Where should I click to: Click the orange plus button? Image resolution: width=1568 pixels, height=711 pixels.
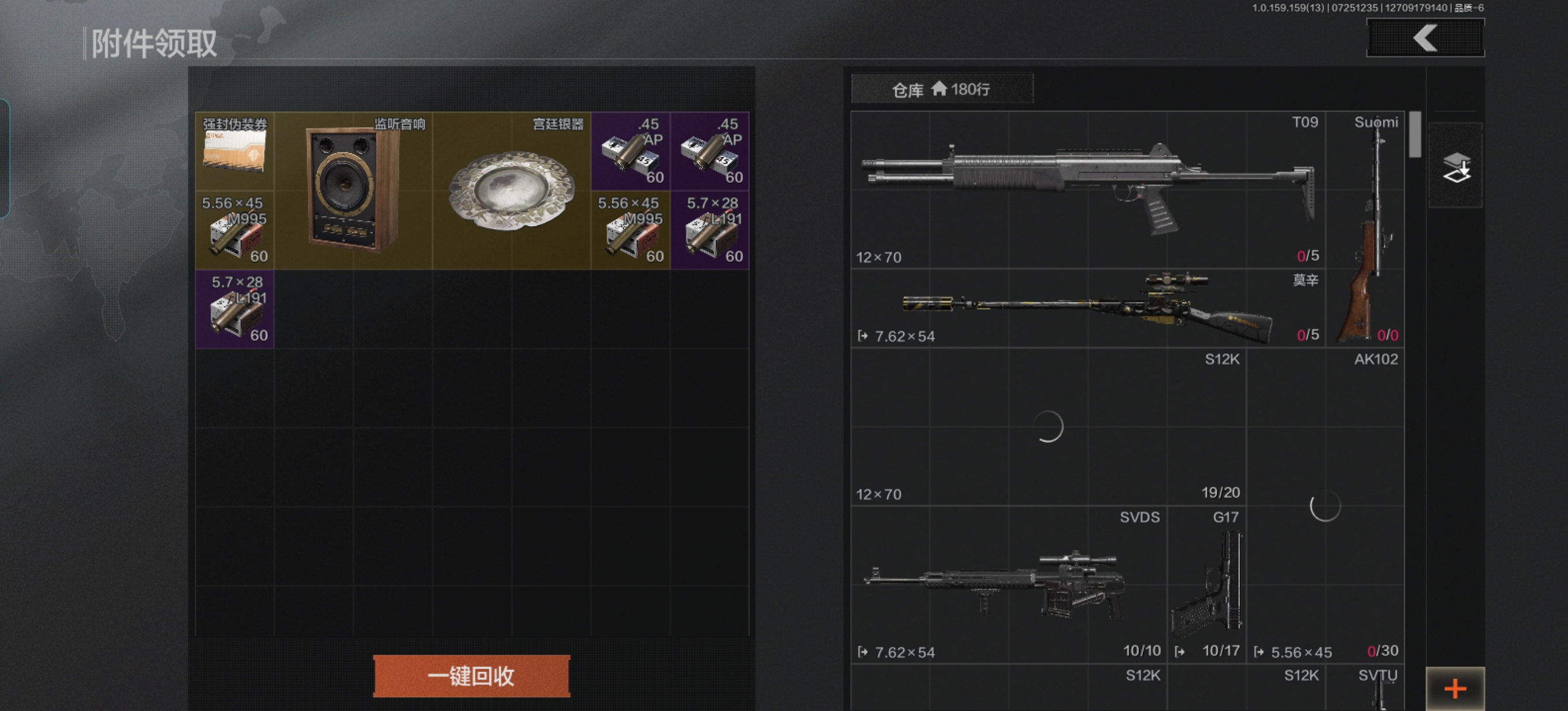[x=1455, y=688]
